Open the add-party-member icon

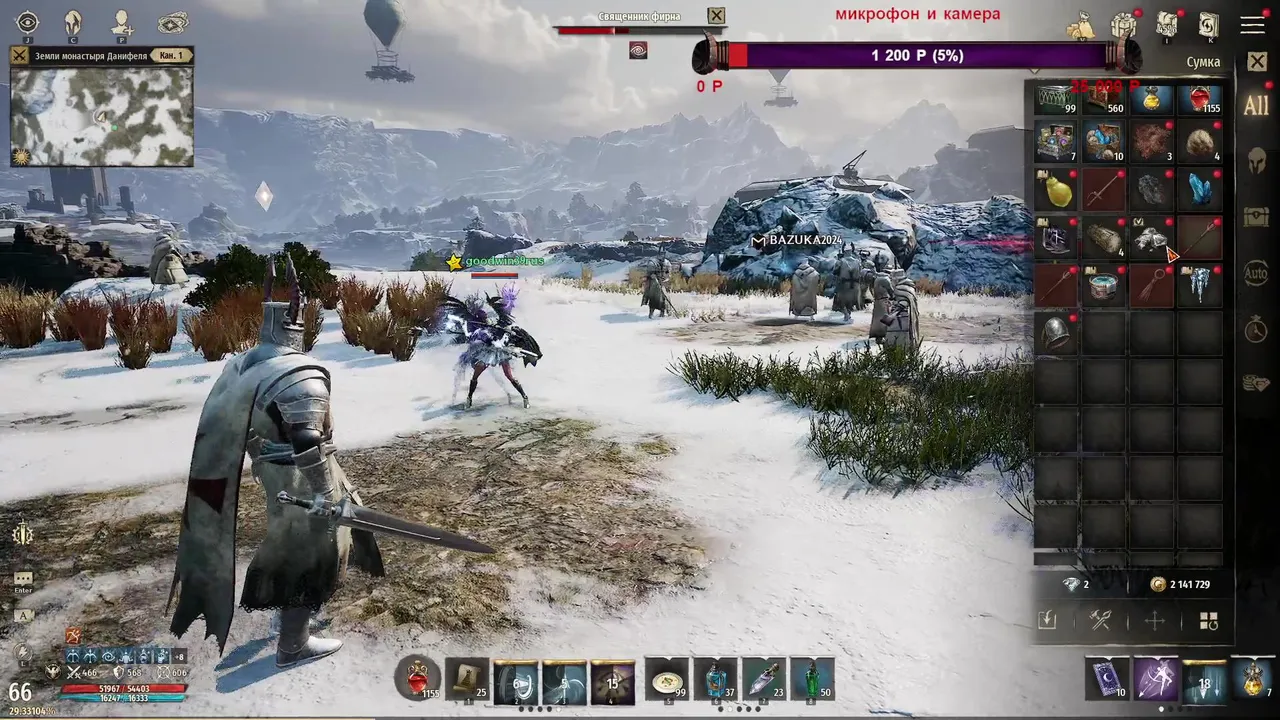[x=122, y=23]
